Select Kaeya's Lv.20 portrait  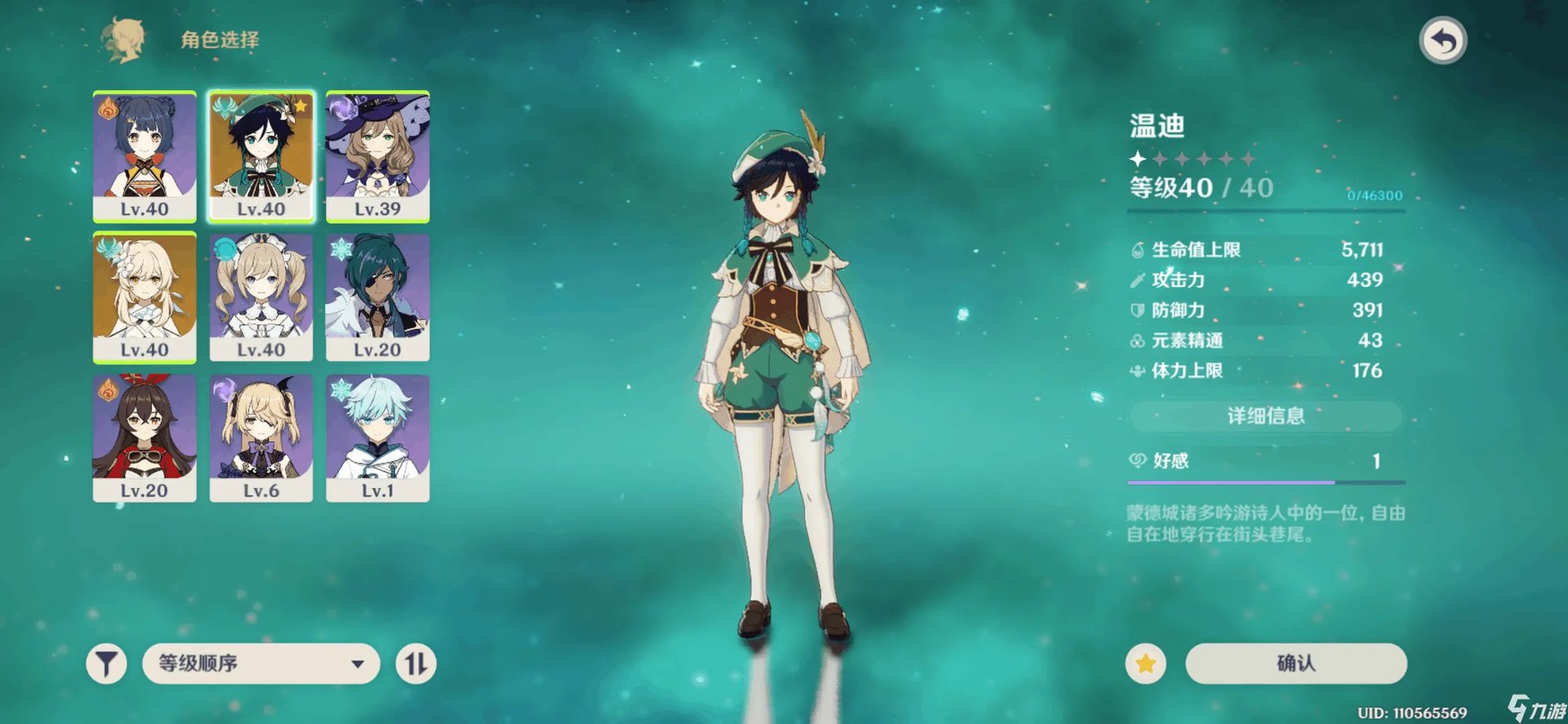377,297
